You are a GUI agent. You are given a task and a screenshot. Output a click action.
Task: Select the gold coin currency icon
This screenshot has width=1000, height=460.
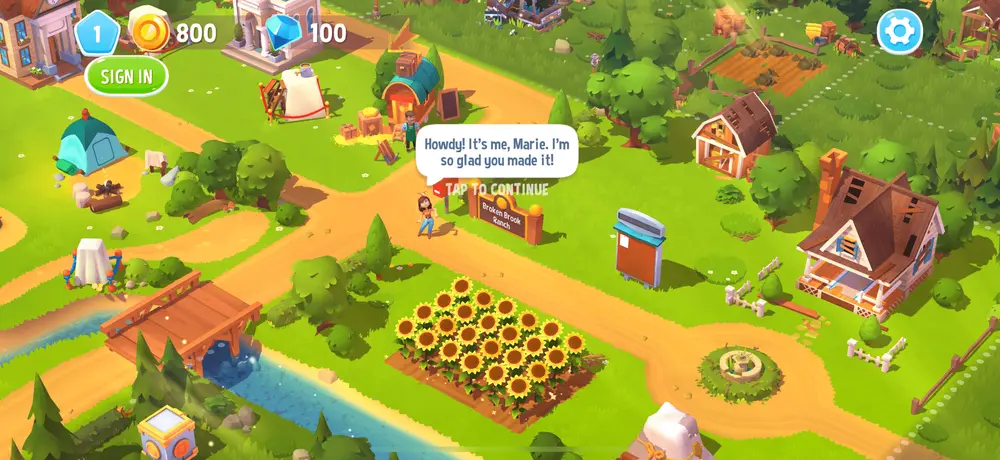tap(150, 31)
